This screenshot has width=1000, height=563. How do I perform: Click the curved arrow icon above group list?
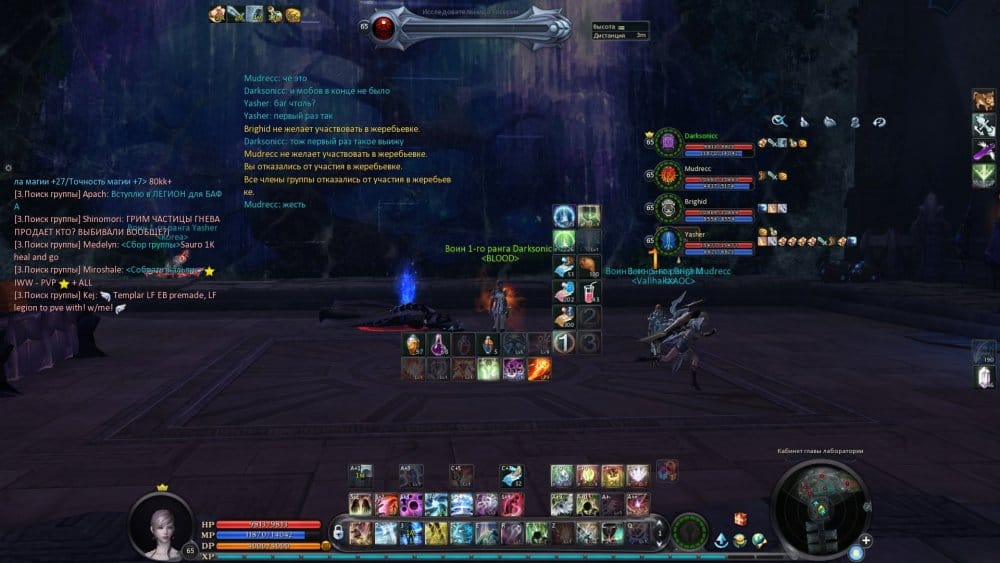point(879,121)
